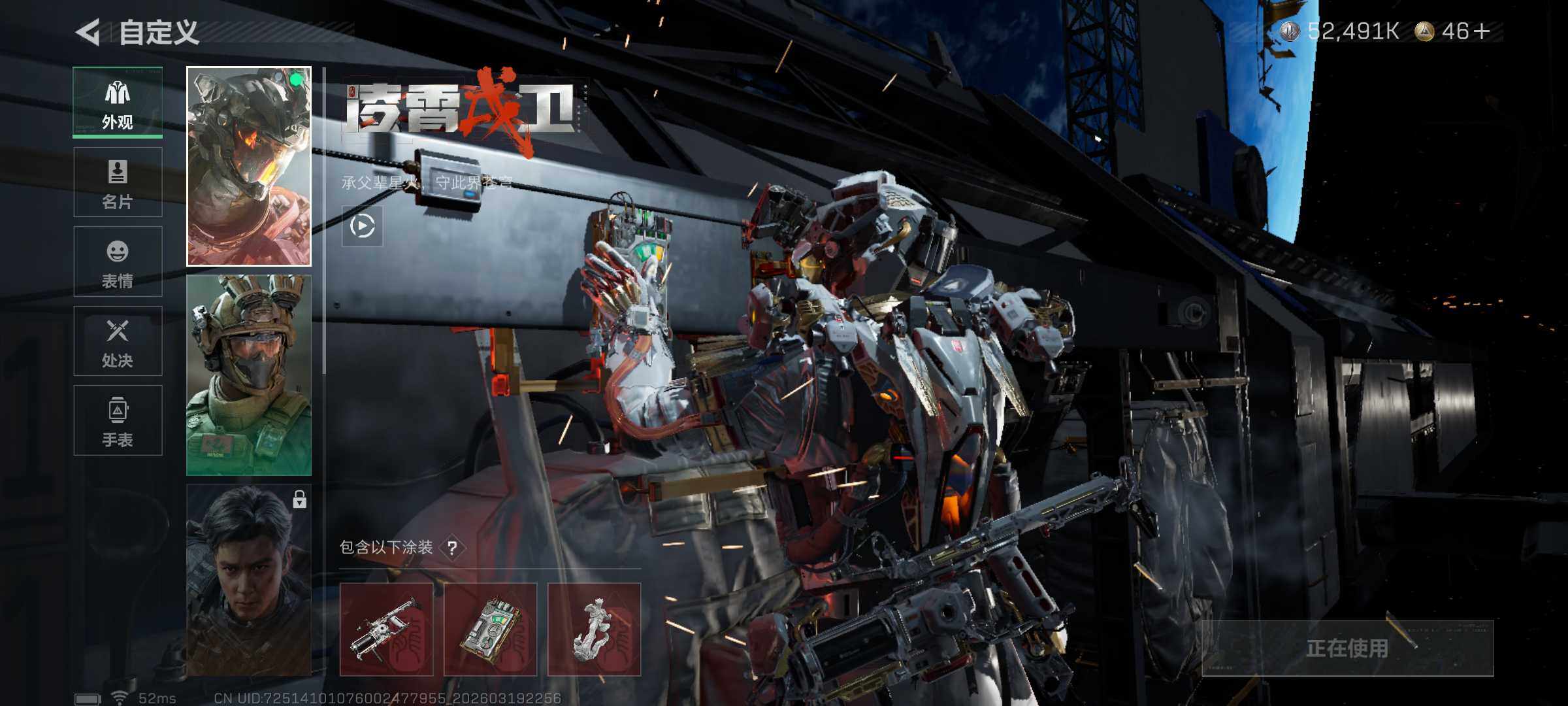Click the 正在使用 in-use button
Viewport: 1568px width, 706px height.
[x=1347, y=648]
